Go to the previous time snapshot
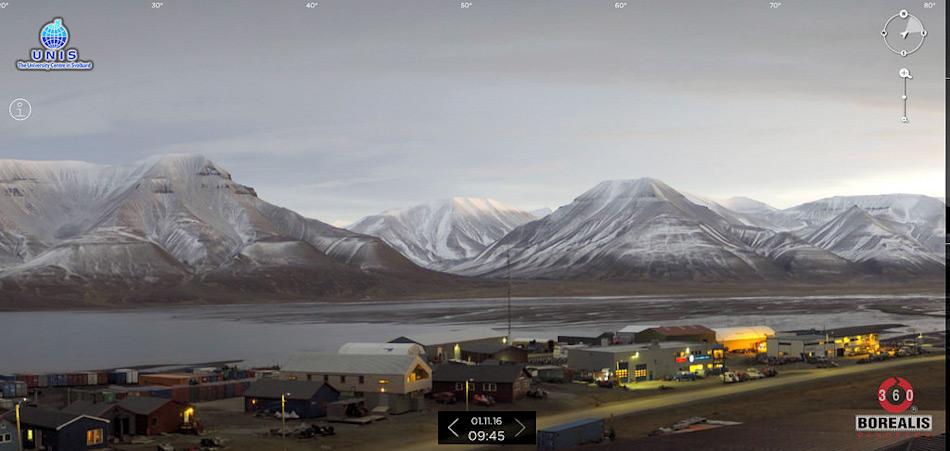This screenshot has width=950, height=451. [453, 428]
